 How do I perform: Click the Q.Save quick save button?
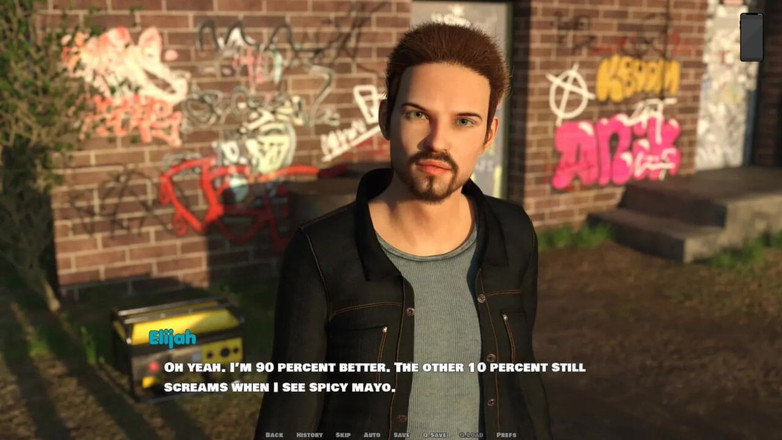tap(435, 435)
